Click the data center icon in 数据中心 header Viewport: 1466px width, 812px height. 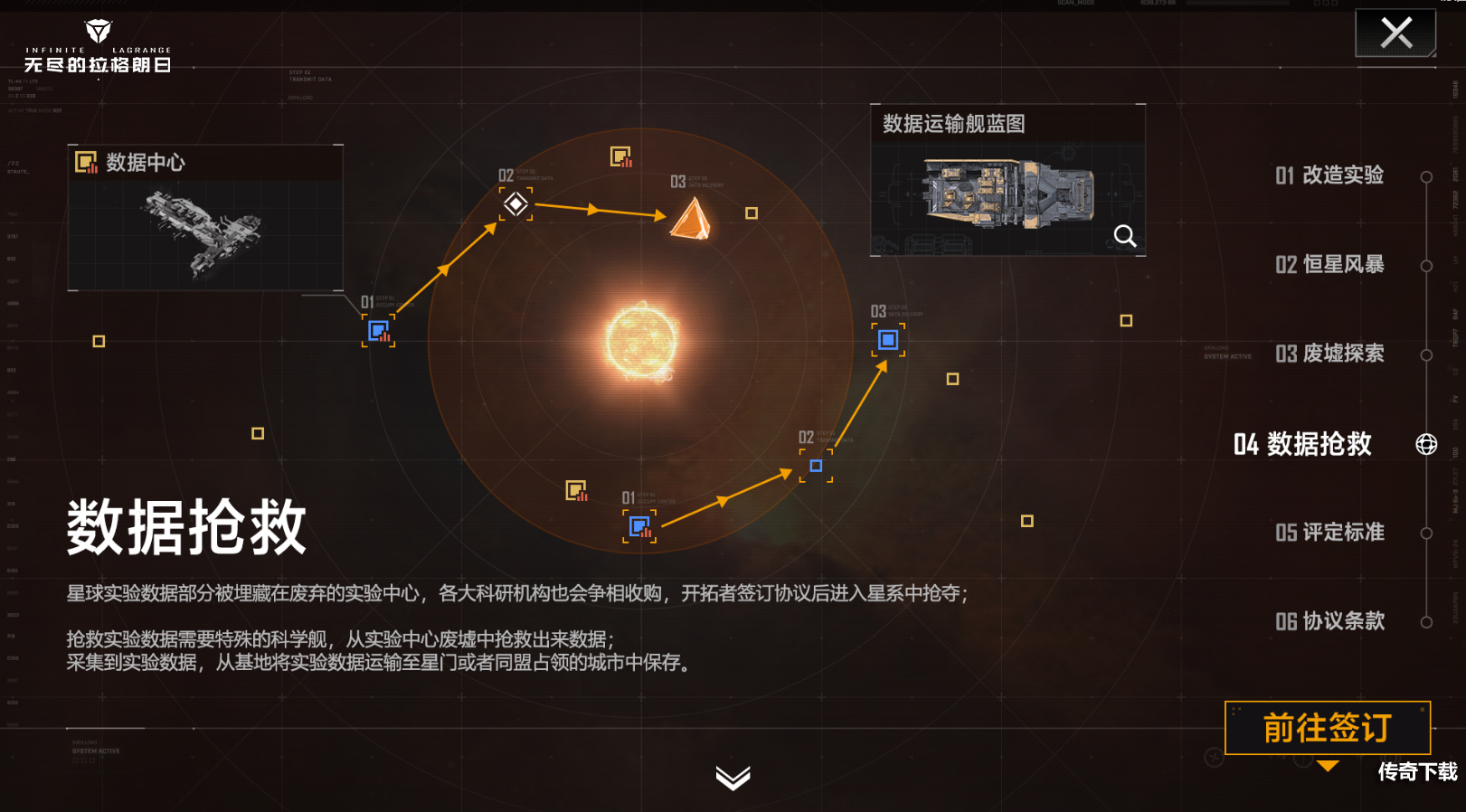86,164
